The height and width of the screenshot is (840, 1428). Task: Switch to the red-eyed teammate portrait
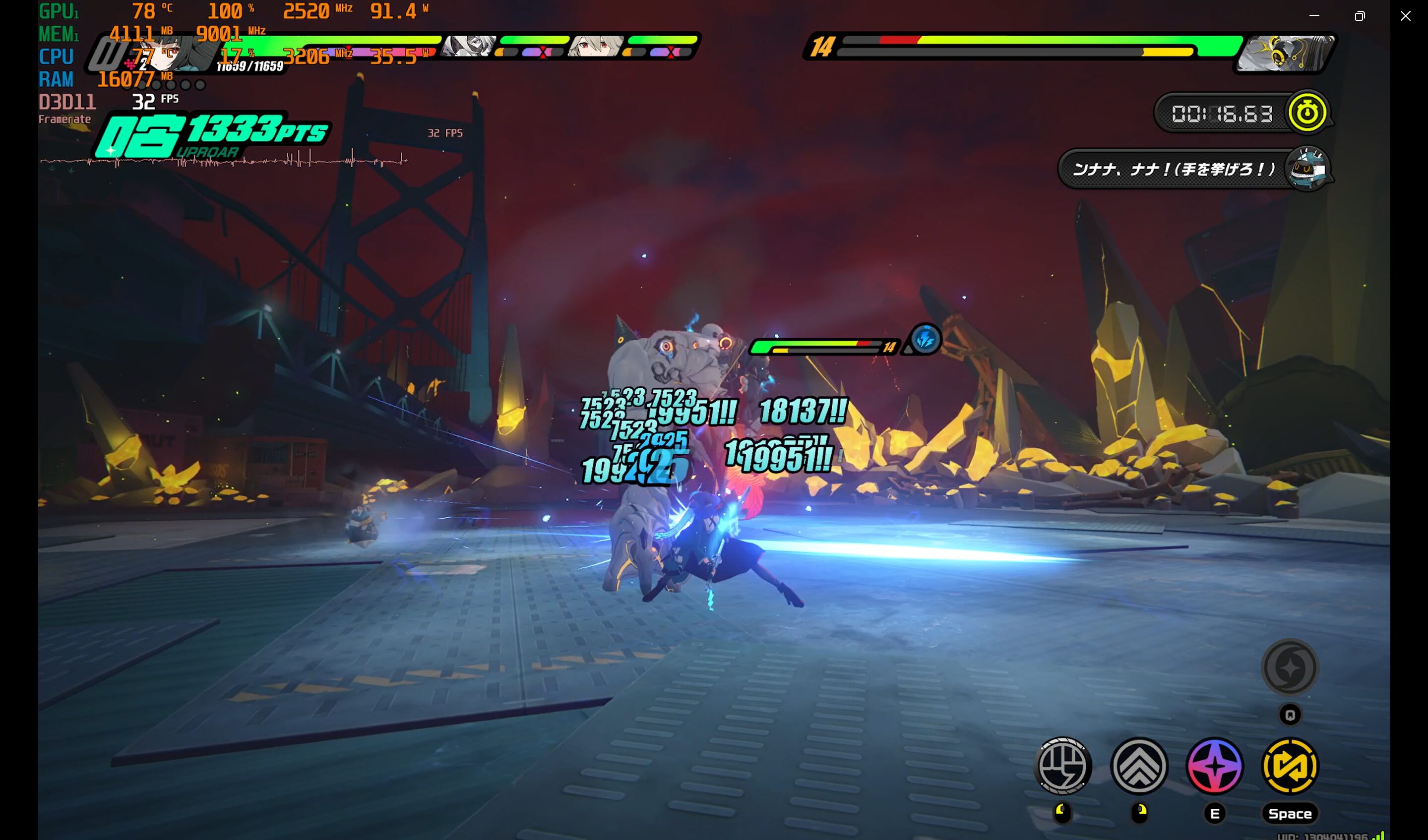(595, 46)
